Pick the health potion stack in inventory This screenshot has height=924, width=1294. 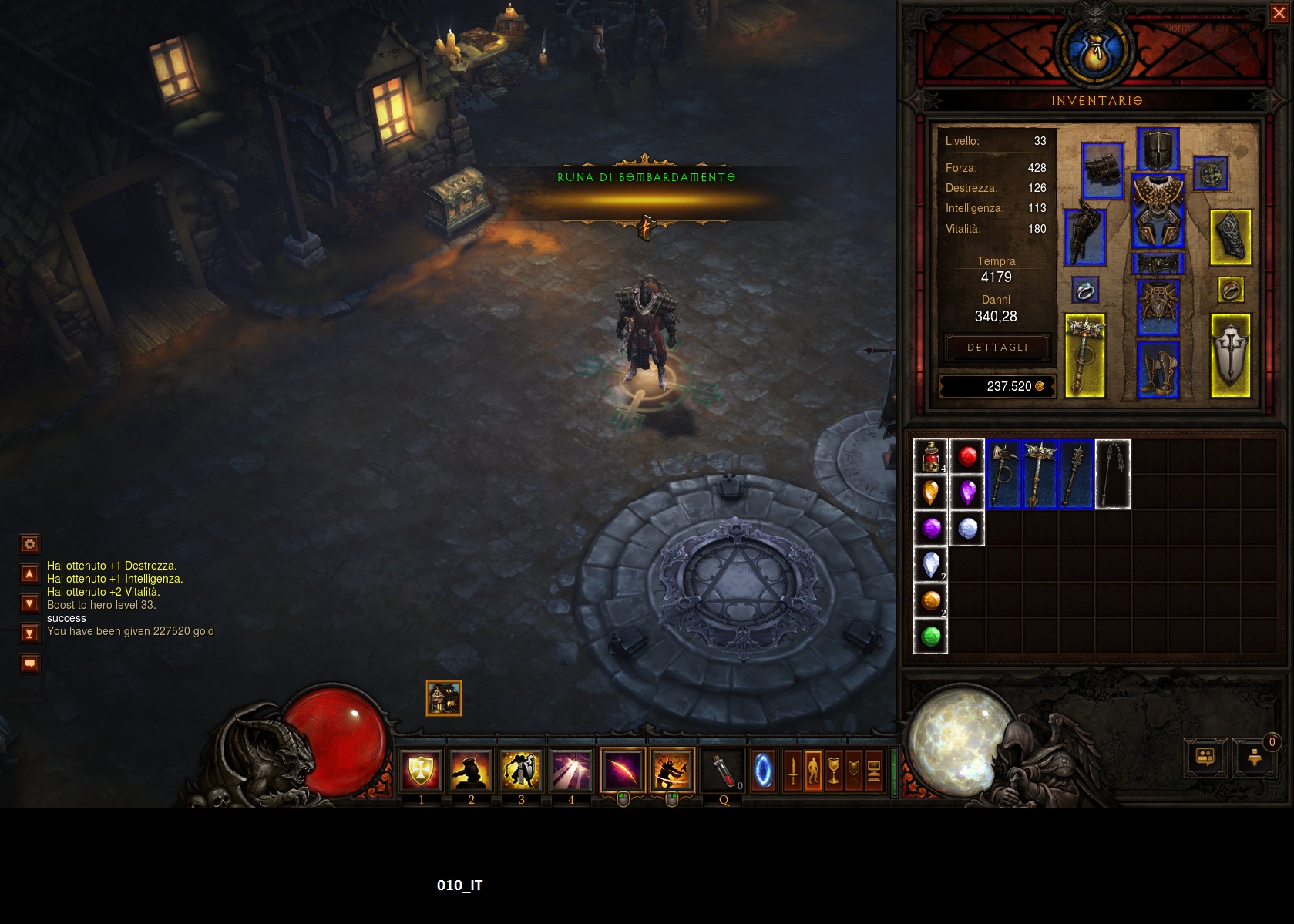point(930,456)
